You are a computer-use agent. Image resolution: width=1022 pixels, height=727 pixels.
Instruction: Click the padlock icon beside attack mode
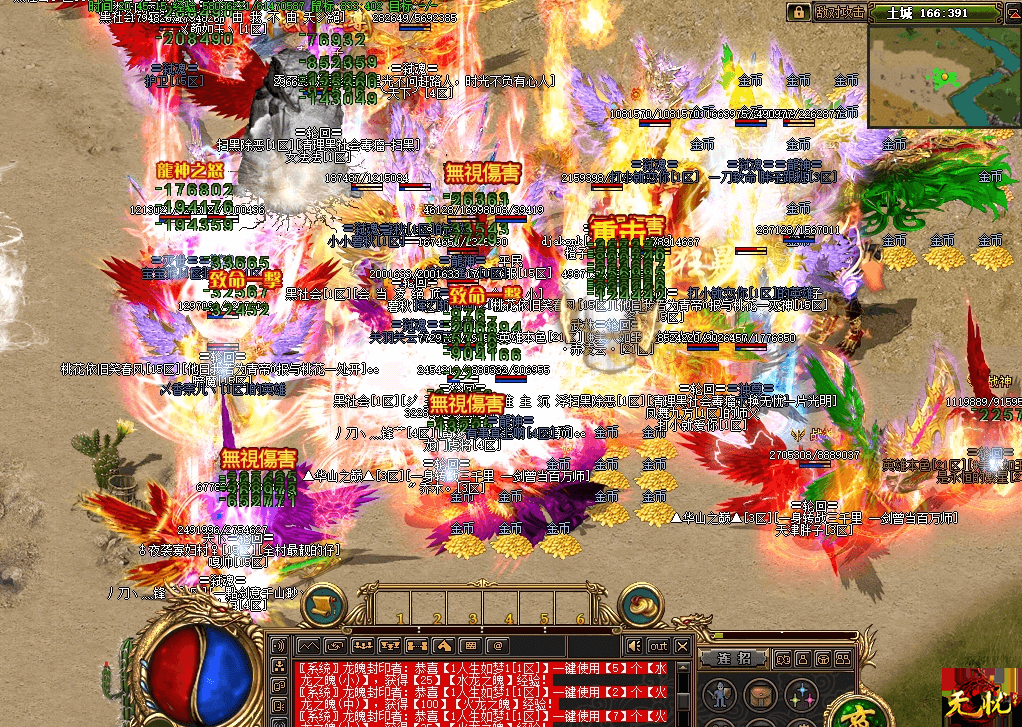799,12
